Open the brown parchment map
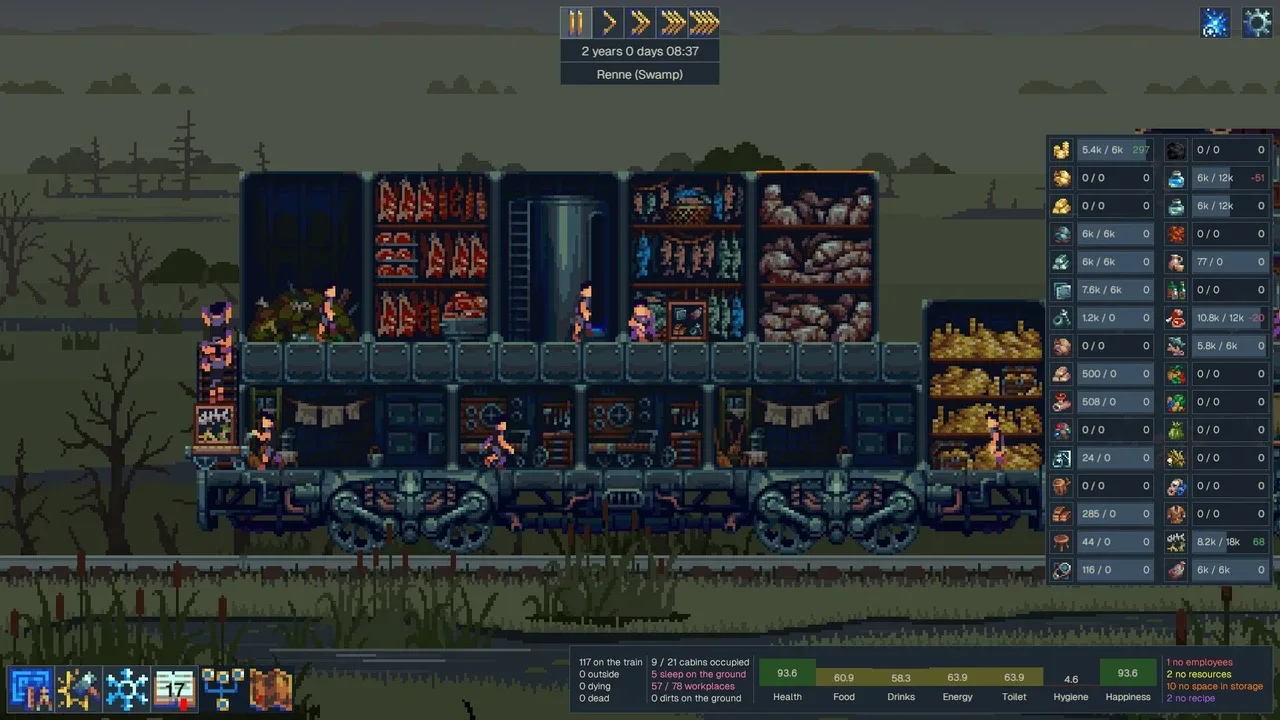1280x720 pixels. [271, 689]
